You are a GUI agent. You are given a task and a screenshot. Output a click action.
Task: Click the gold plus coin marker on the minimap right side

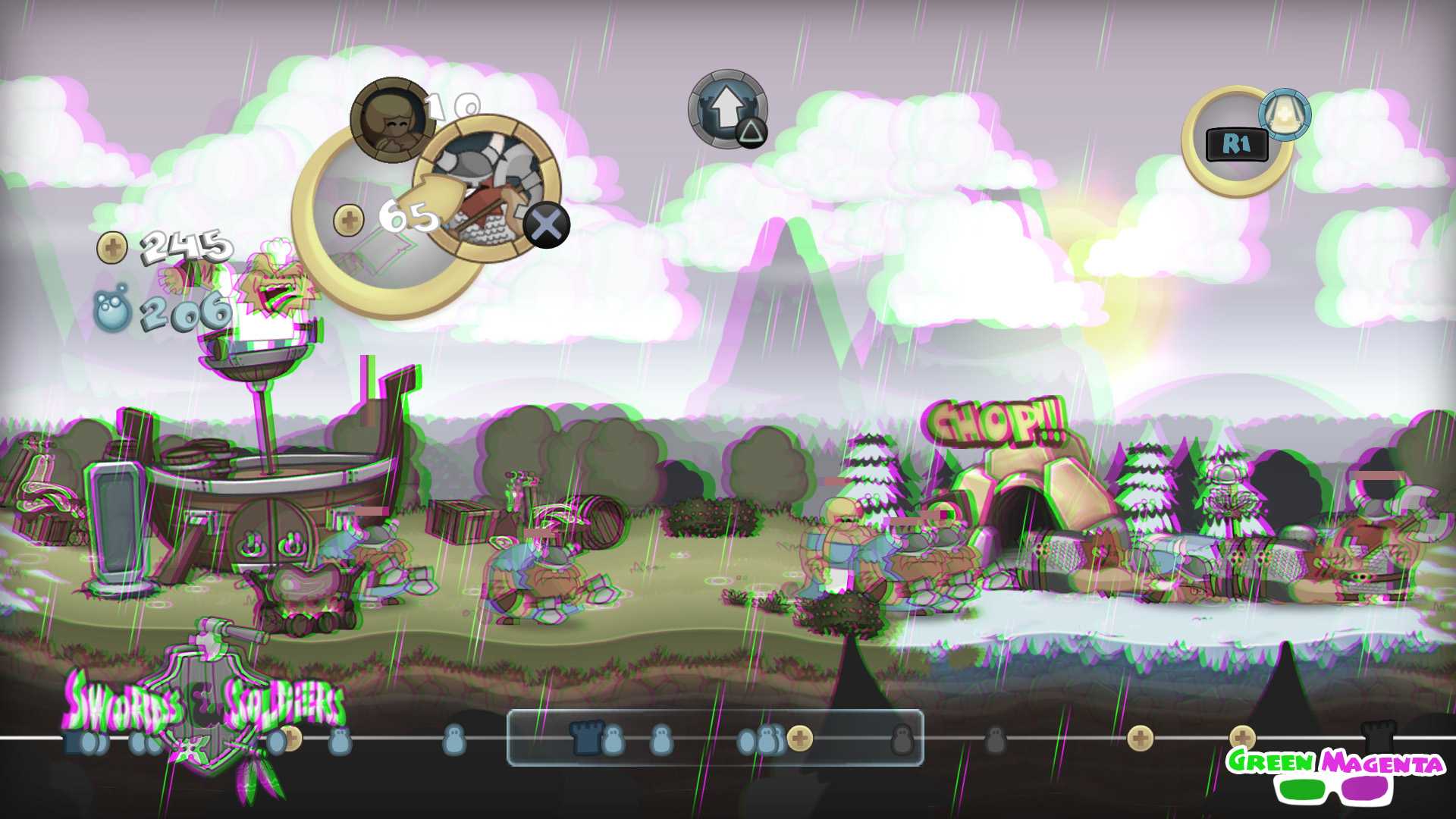coord(1140,737)
